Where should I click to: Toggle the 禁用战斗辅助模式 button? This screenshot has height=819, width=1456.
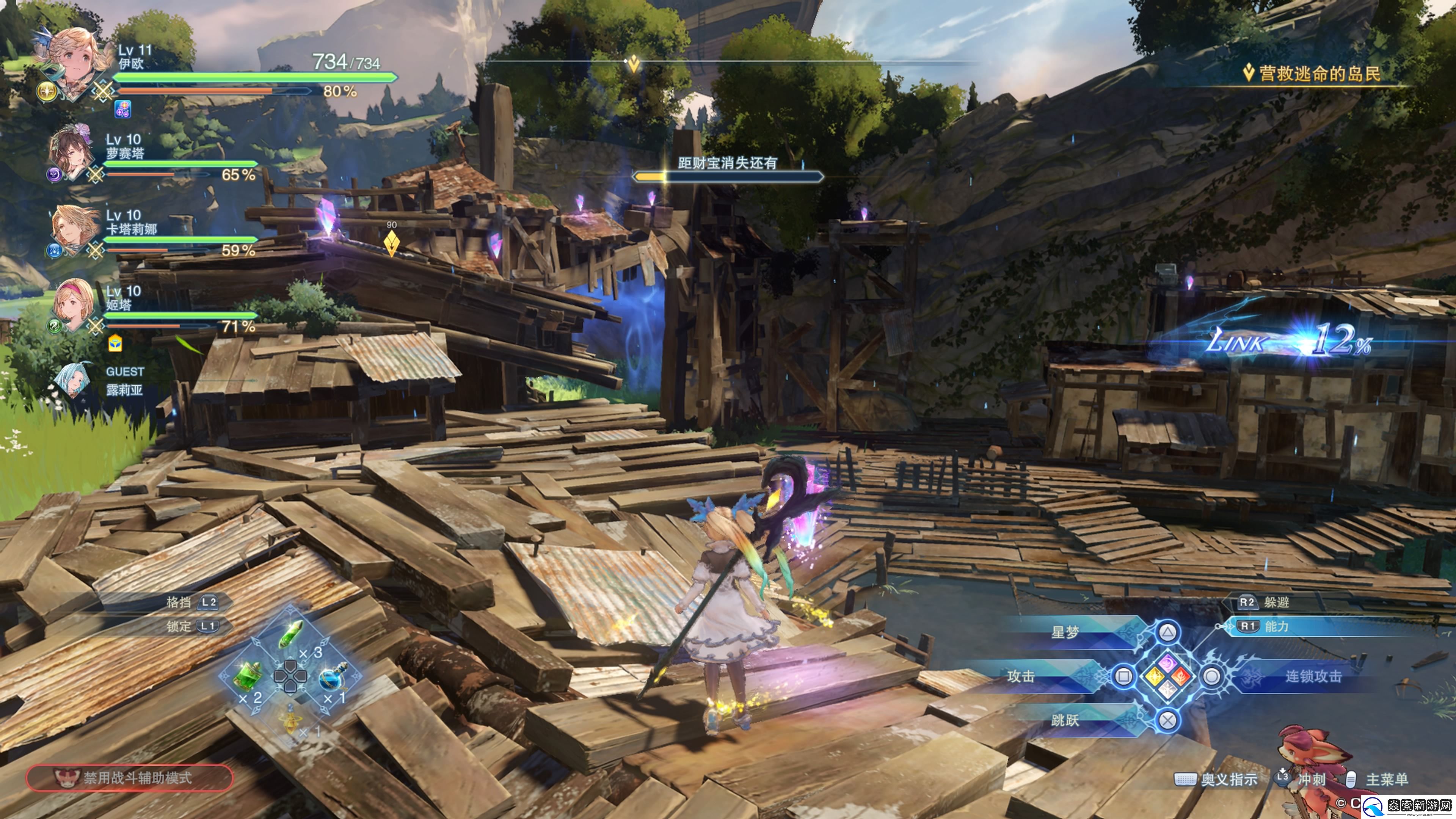(129, 778)
